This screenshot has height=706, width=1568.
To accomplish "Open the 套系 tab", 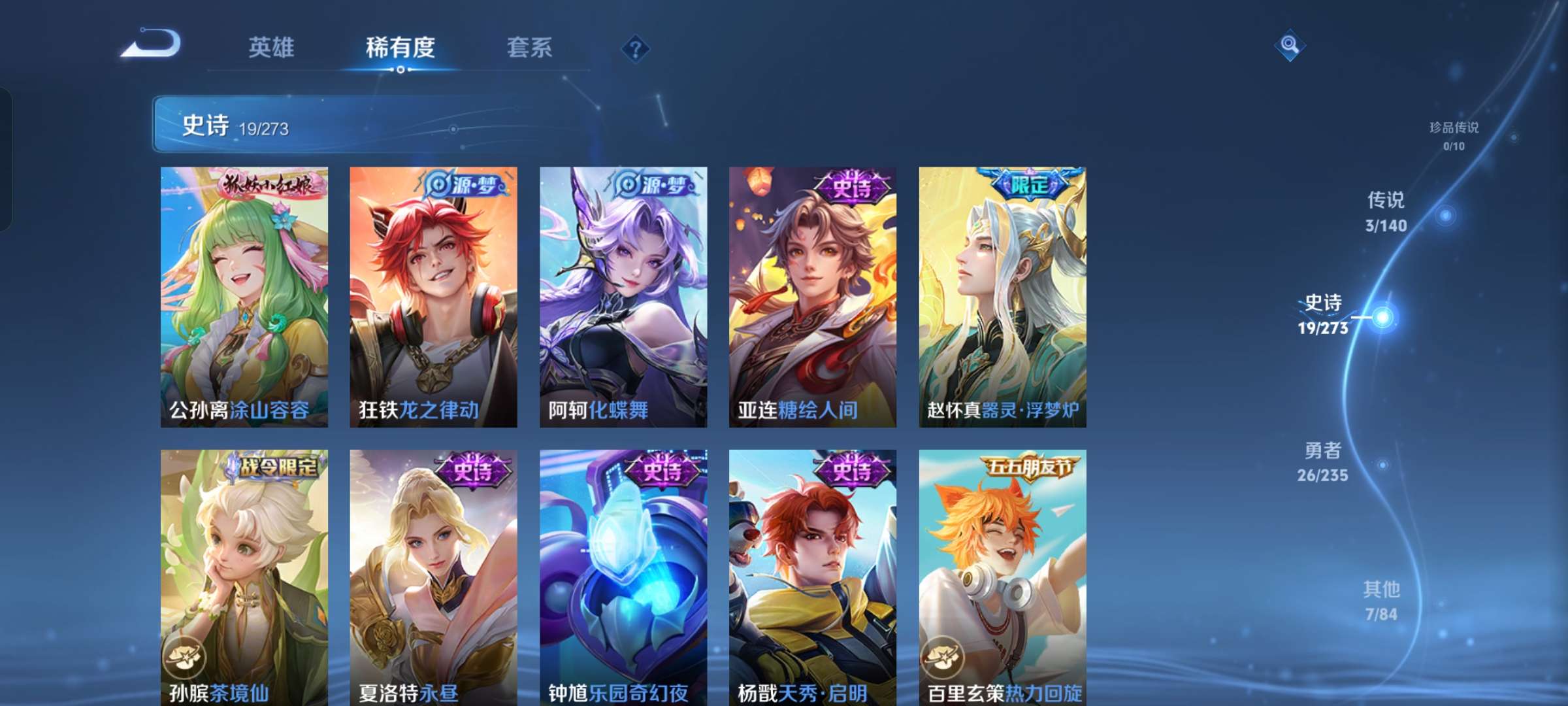I will click(x=529, y=48).
